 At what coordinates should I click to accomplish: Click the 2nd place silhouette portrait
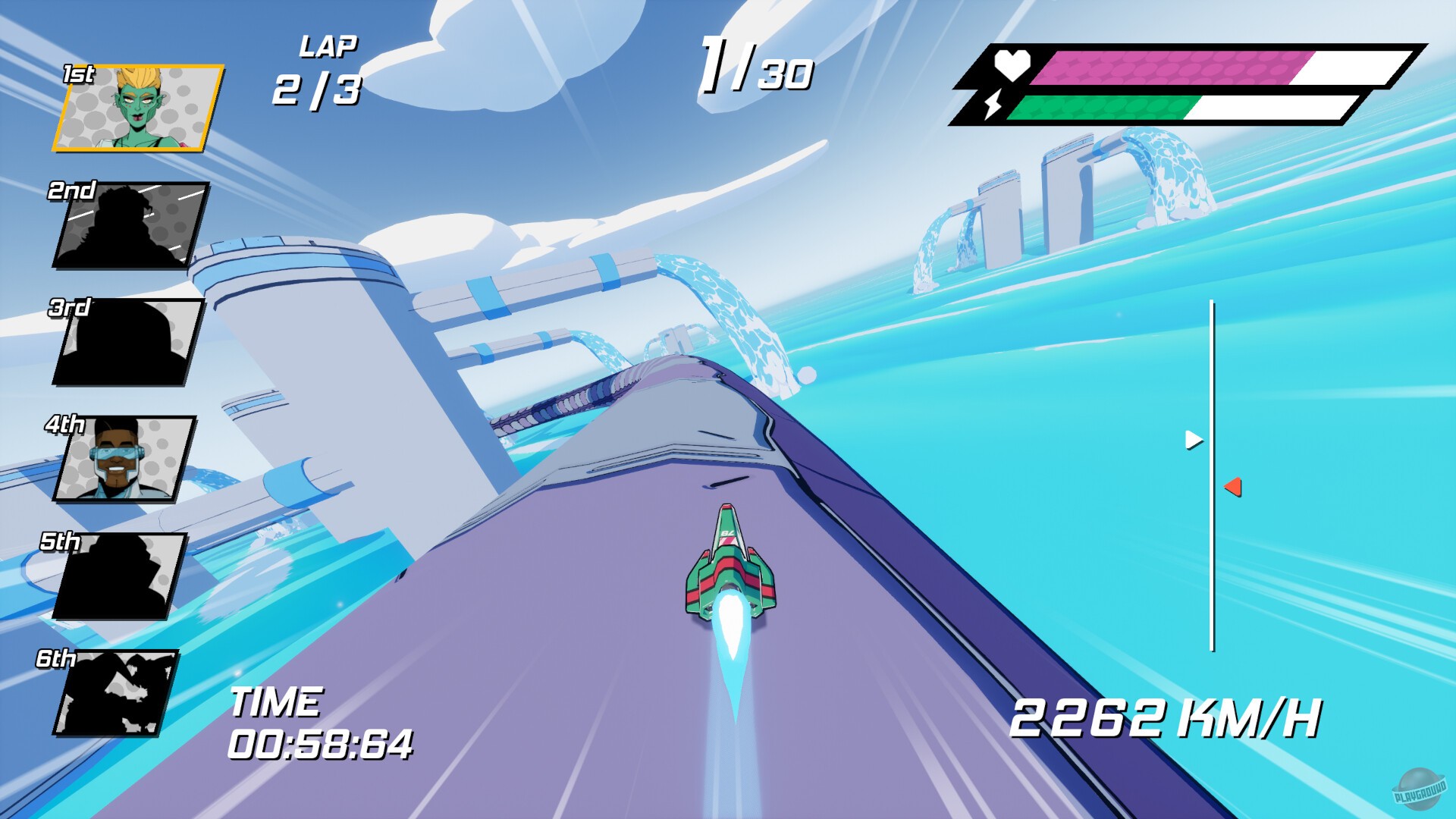click(130, 224)
